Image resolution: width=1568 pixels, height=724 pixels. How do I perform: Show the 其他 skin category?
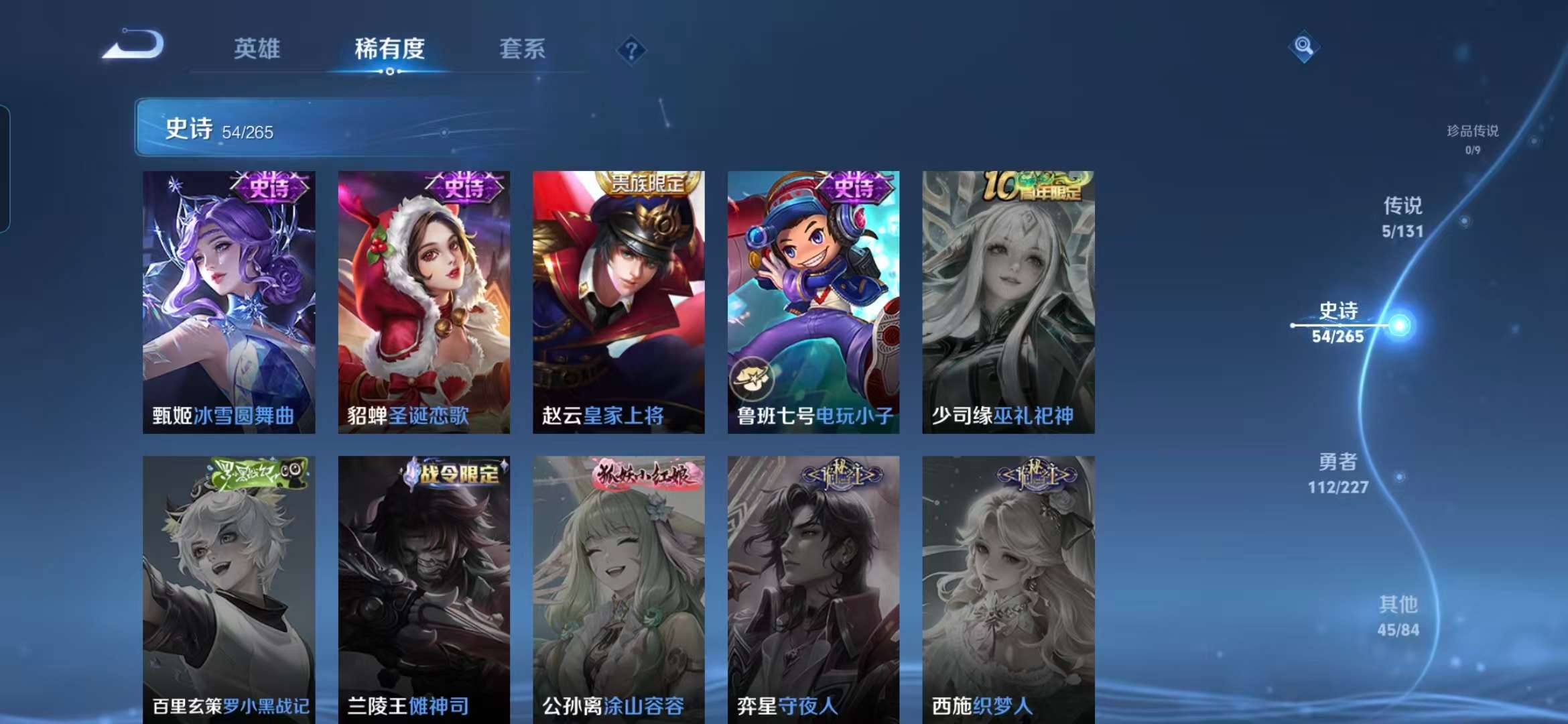click(x=1398, y=615)
